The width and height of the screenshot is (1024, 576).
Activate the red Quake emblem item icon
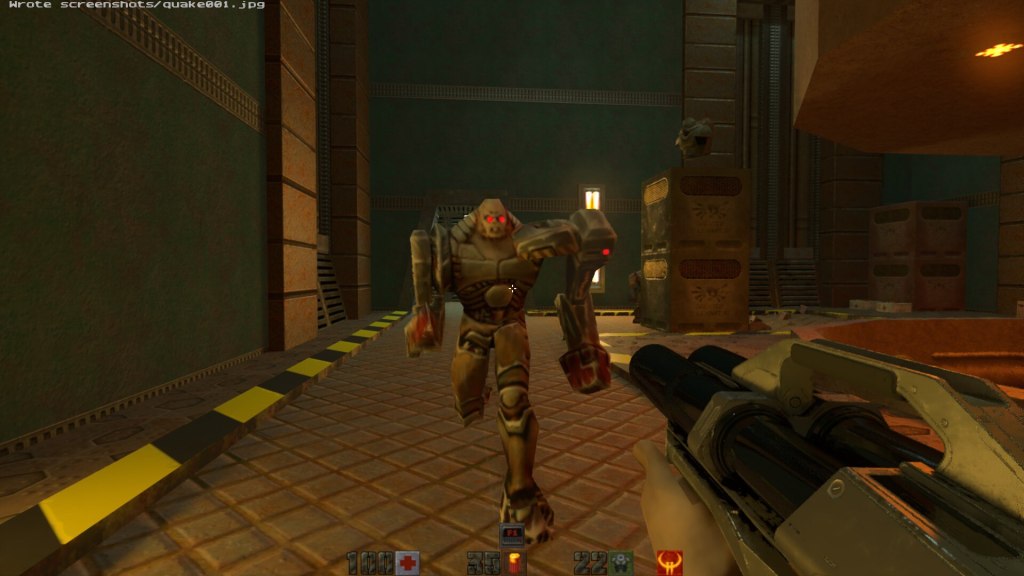669,563
